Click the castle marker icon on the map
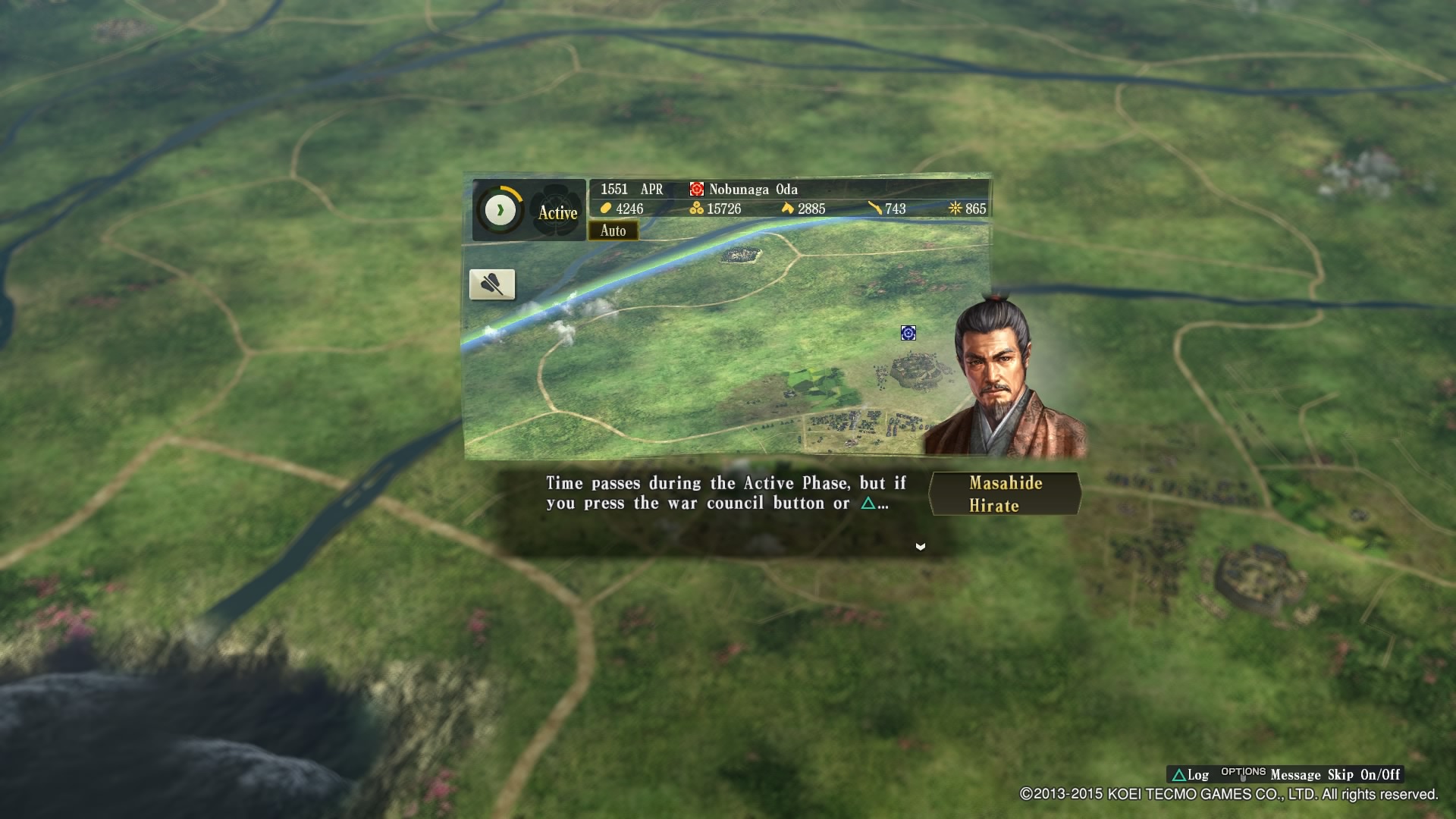 tap(907, 333)
